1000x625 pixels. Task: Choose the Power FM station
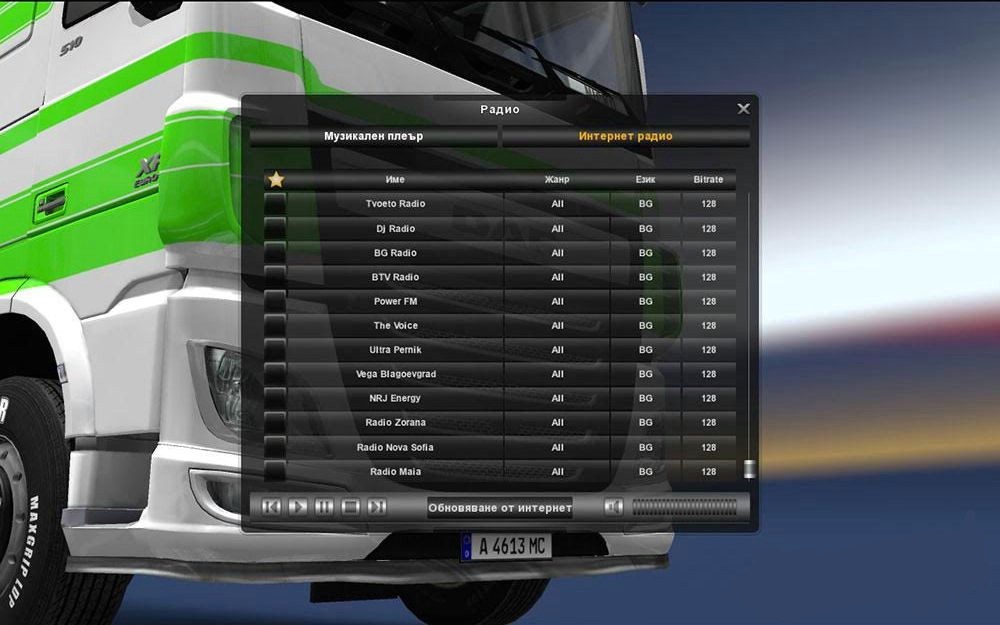[x=395, y=301]
